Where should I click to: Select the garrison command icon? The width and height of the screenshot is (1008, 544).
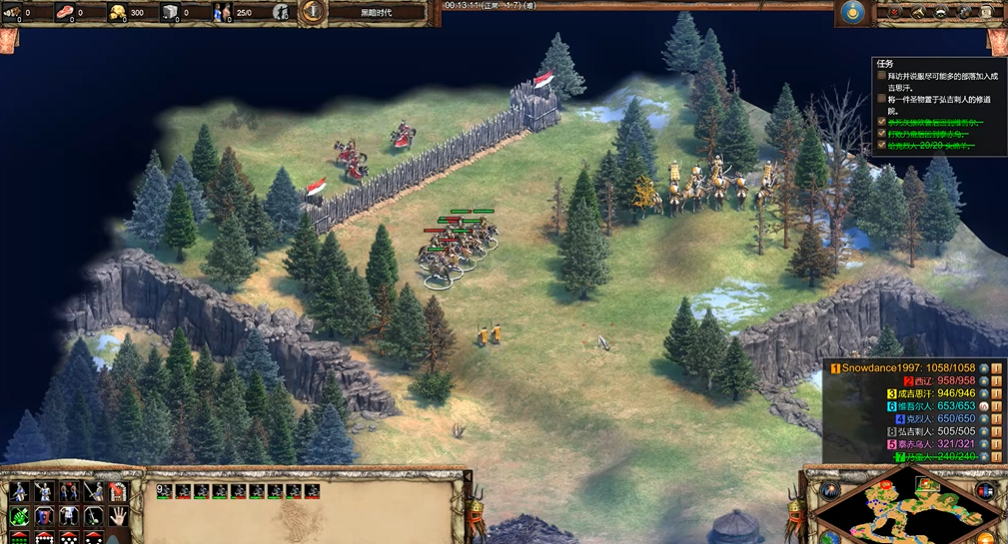click(117, 491)
